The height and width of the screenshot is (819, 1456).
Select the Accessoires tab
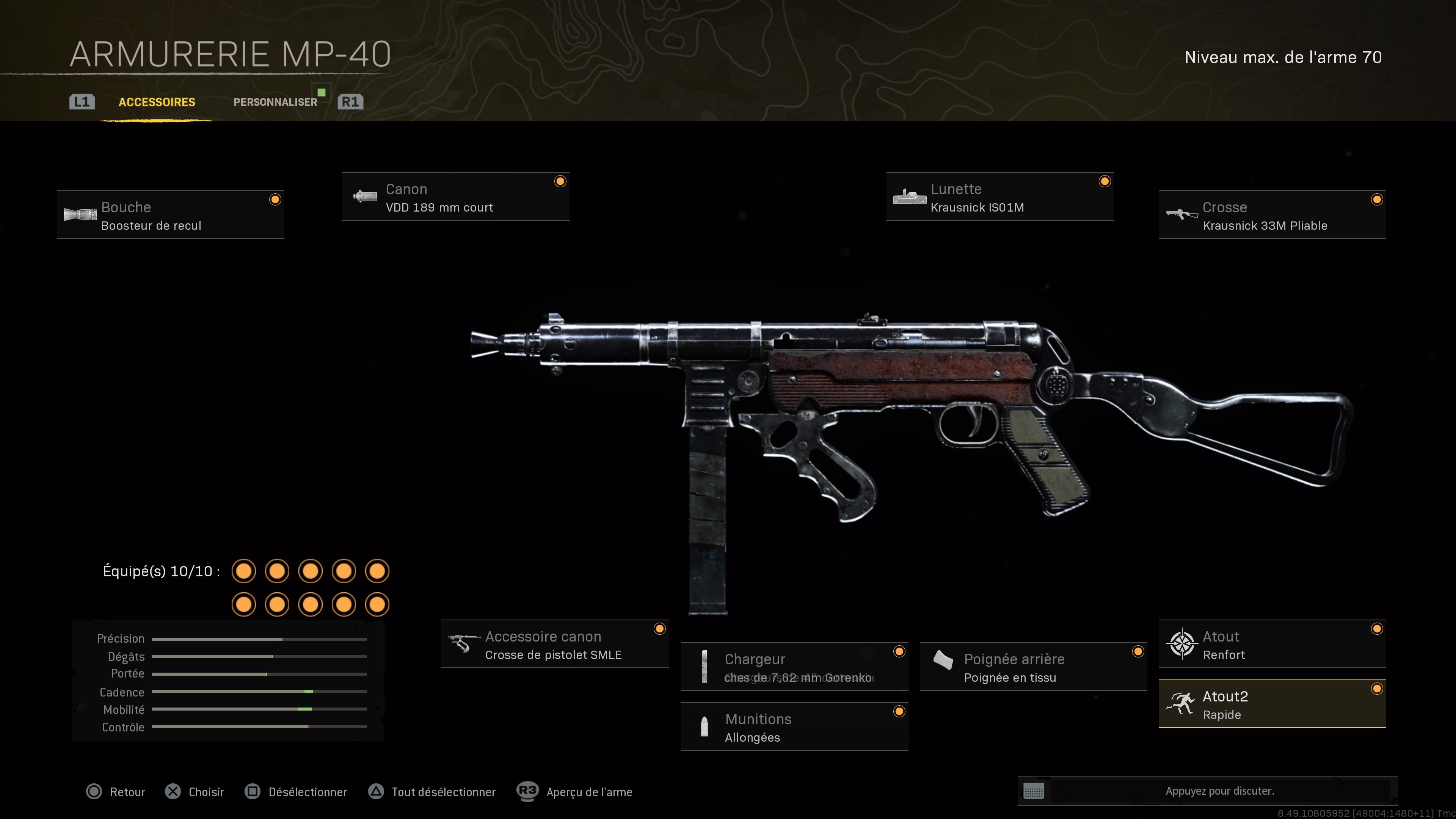point(156,102)
